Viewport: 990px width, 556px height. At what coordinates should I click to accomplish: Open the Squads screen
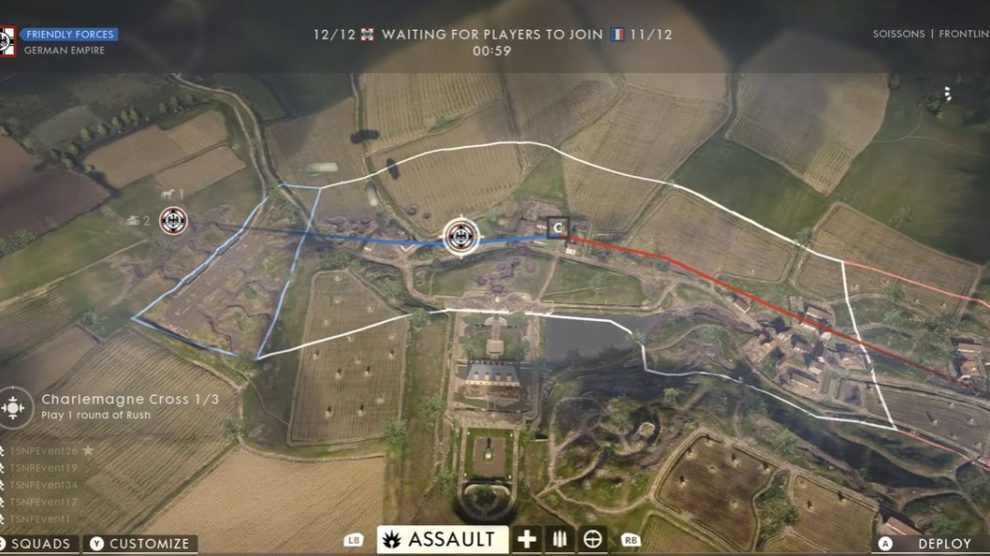tap(41, 544)
